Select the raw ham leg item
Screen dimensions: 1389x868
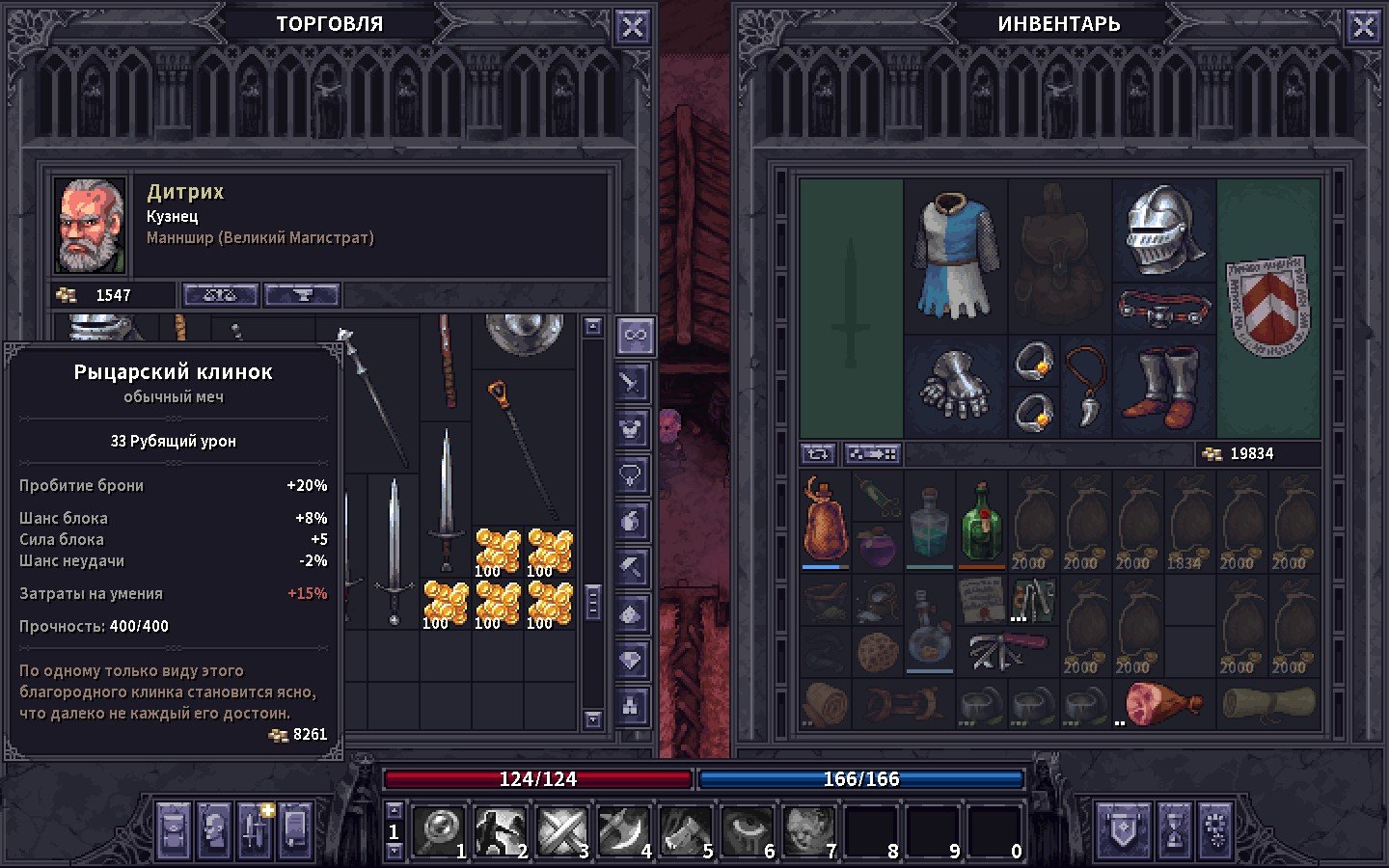[x=1163, y=704]
